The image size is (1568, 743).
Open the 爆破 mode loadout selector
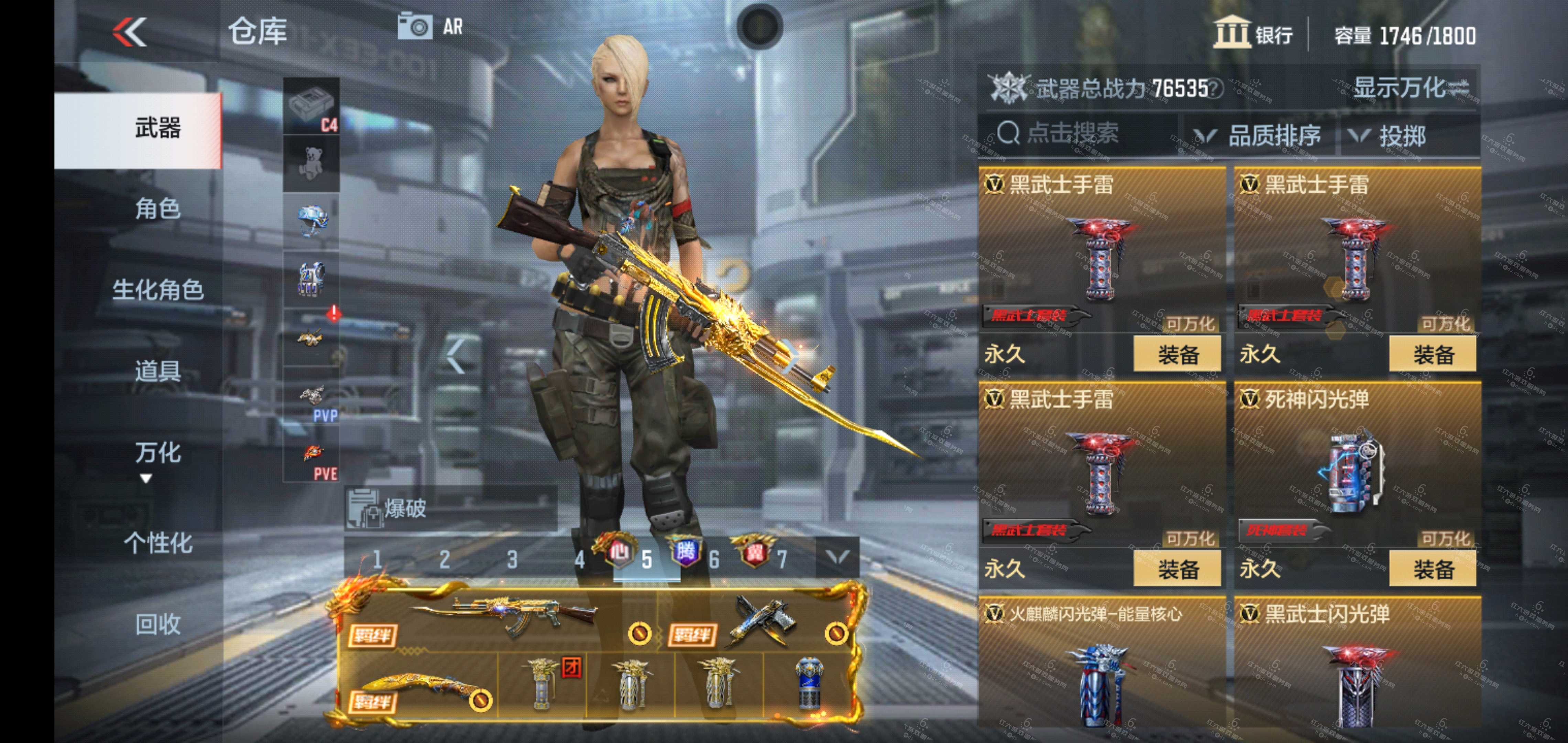(x=450, y=508)
